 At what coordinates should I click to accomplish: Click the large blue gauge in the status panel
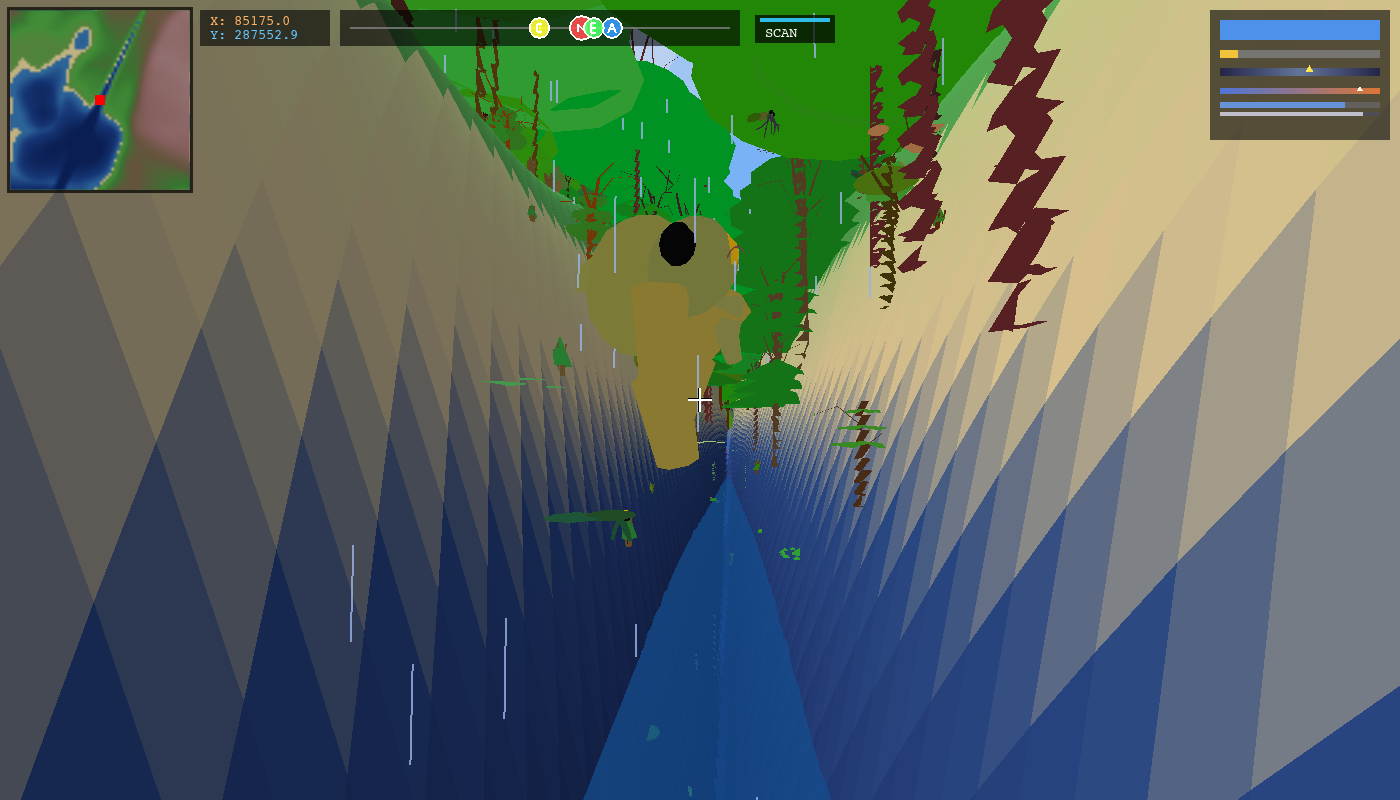pyautogui.click(x=1300, y=30)
